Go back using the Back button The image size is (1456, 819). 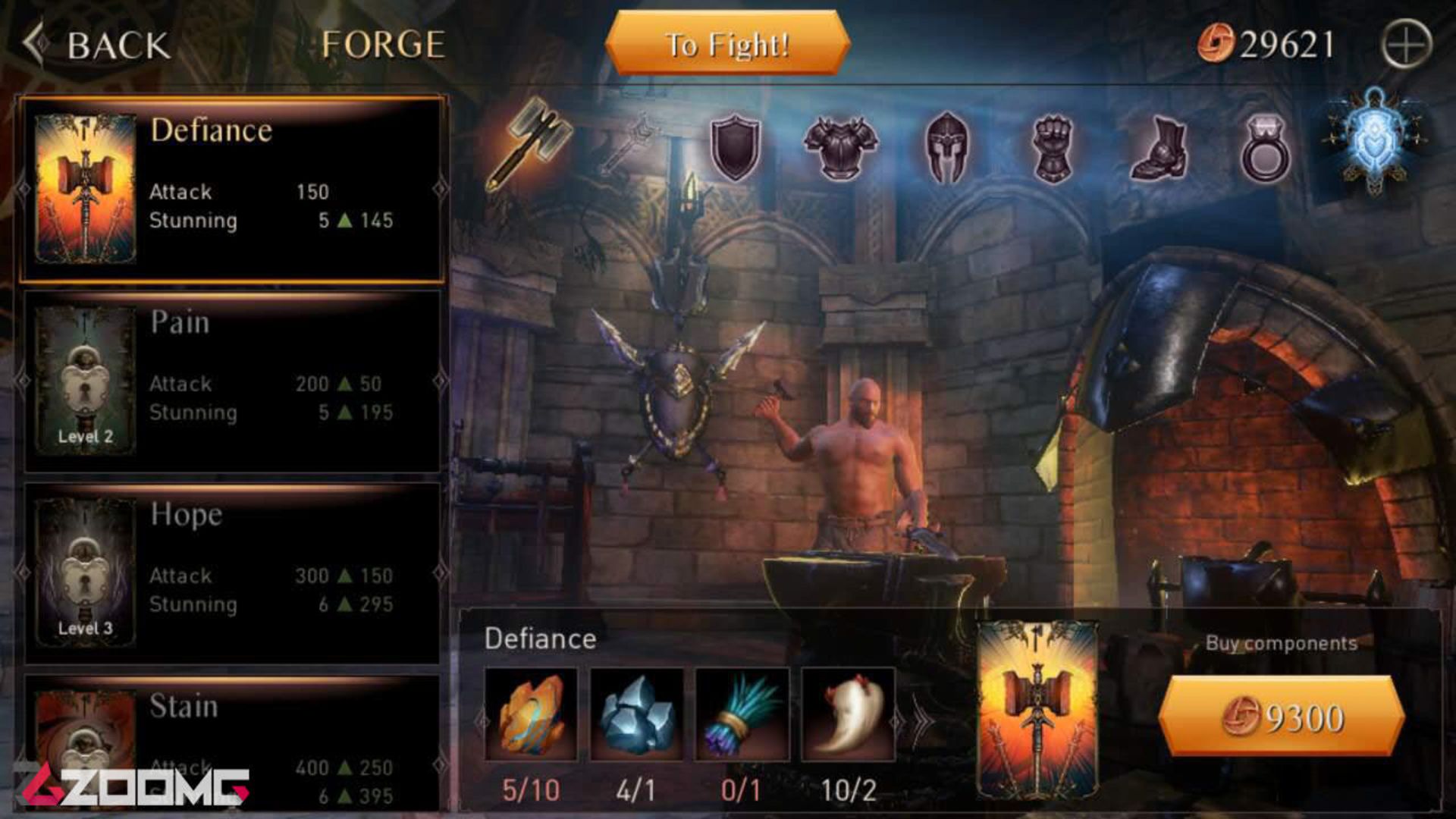tap(99, 44)
